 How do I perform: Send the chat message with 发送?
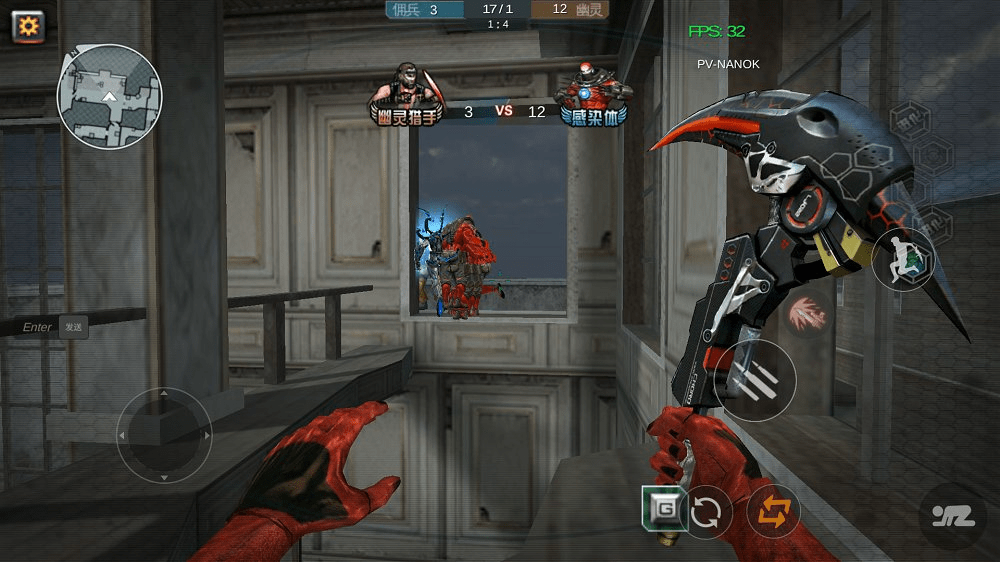pyautogui.click(x=73, y=327)
